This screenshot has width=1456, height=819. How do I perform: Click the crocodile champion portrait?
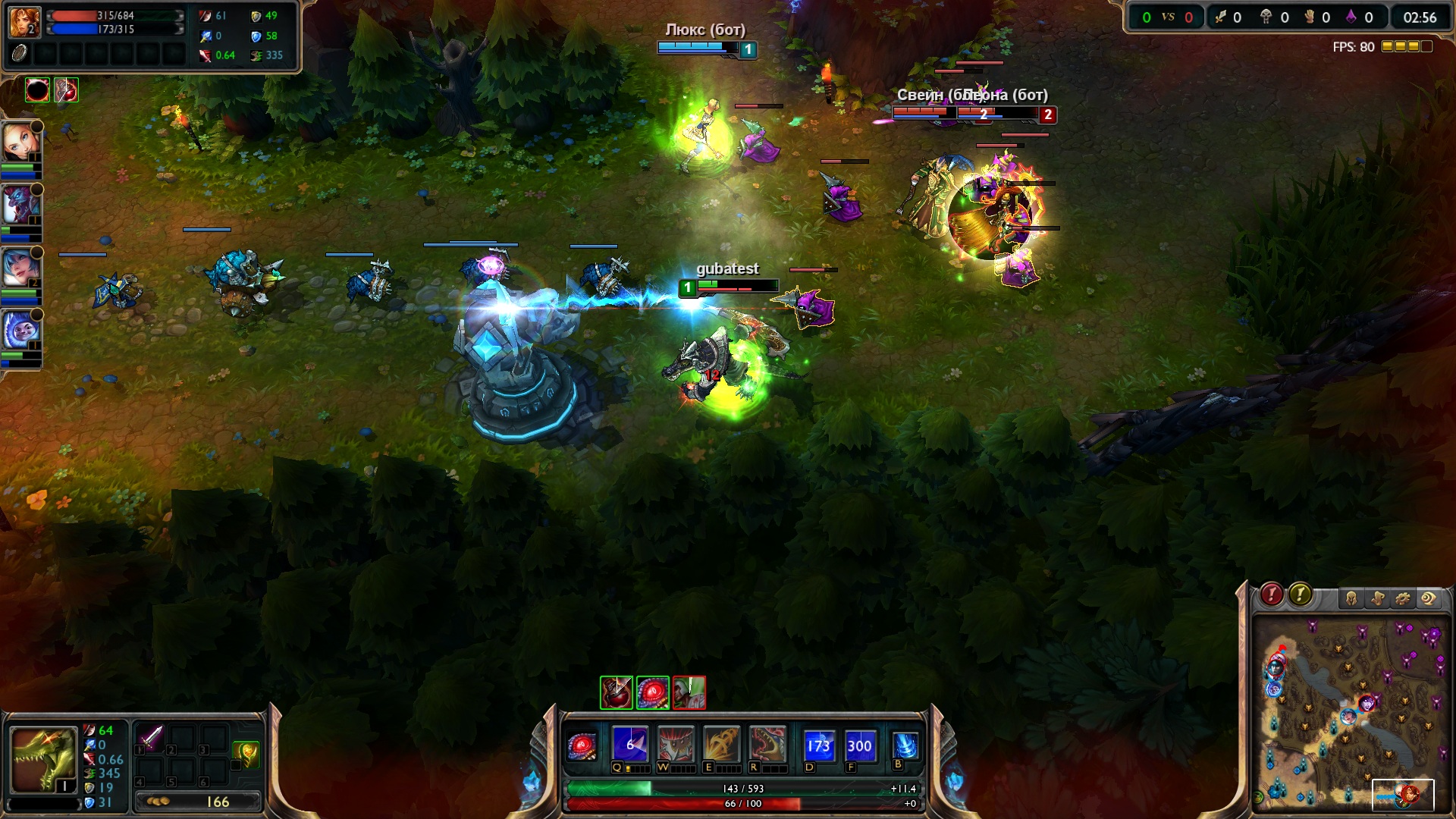43,760
